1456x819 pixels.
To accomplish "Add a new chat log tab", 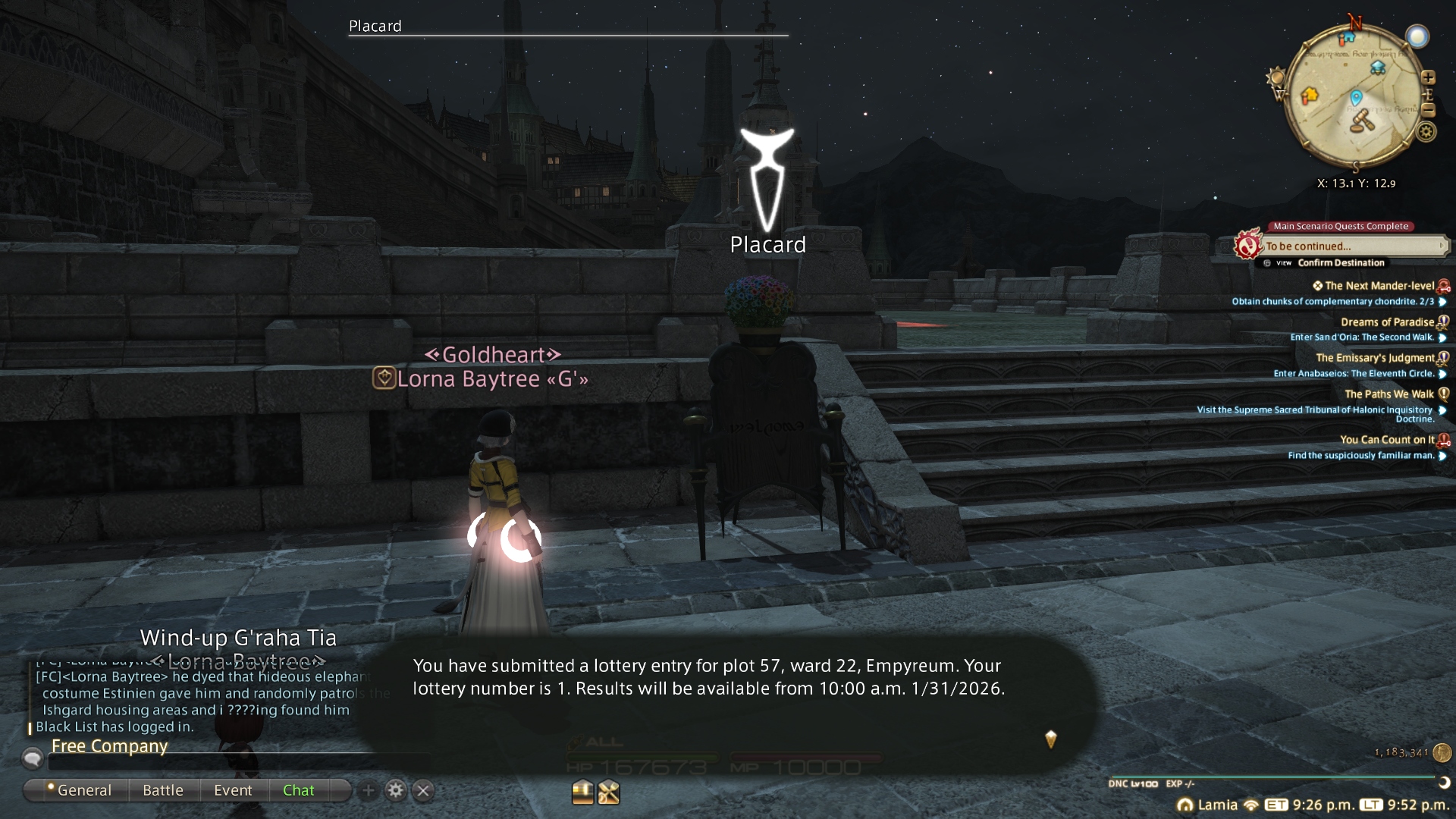I will point(368,791).
